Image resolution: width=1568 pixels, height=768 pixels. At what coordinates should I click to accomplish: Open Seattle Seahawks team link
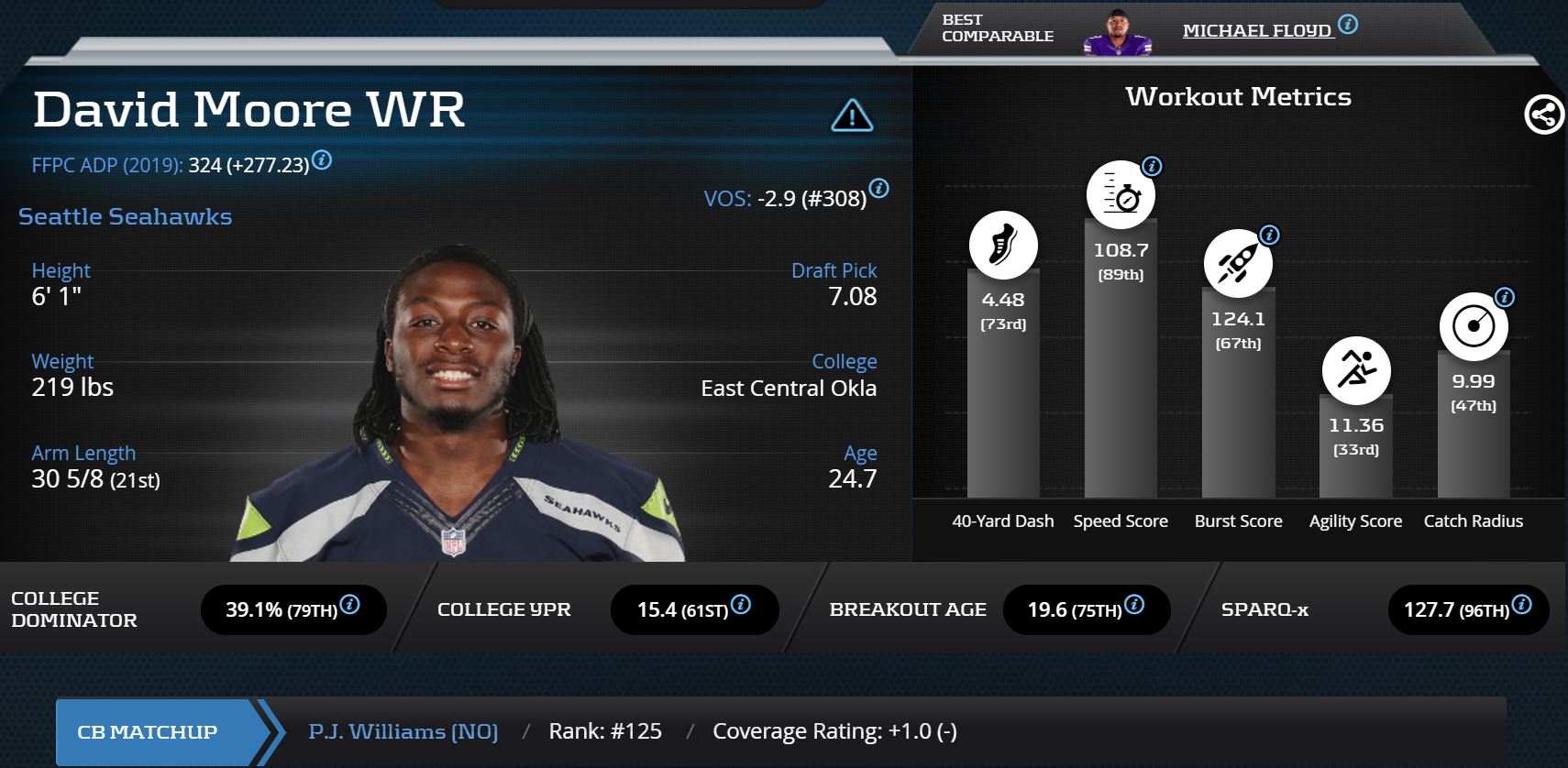pyautogui.click(x=126, y=217)
